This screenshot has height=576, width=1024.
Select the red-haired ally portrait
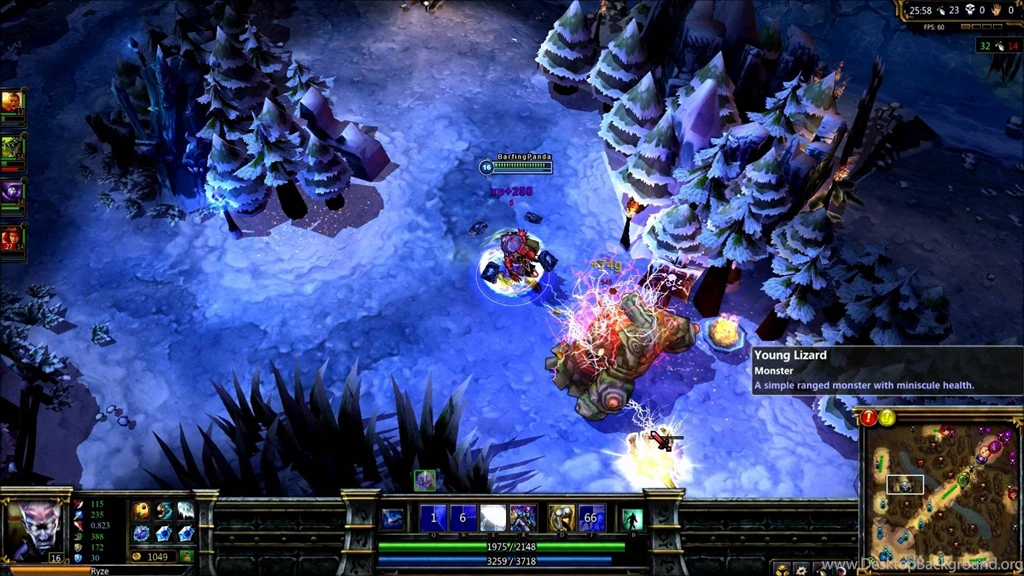[x=13, y=237]
